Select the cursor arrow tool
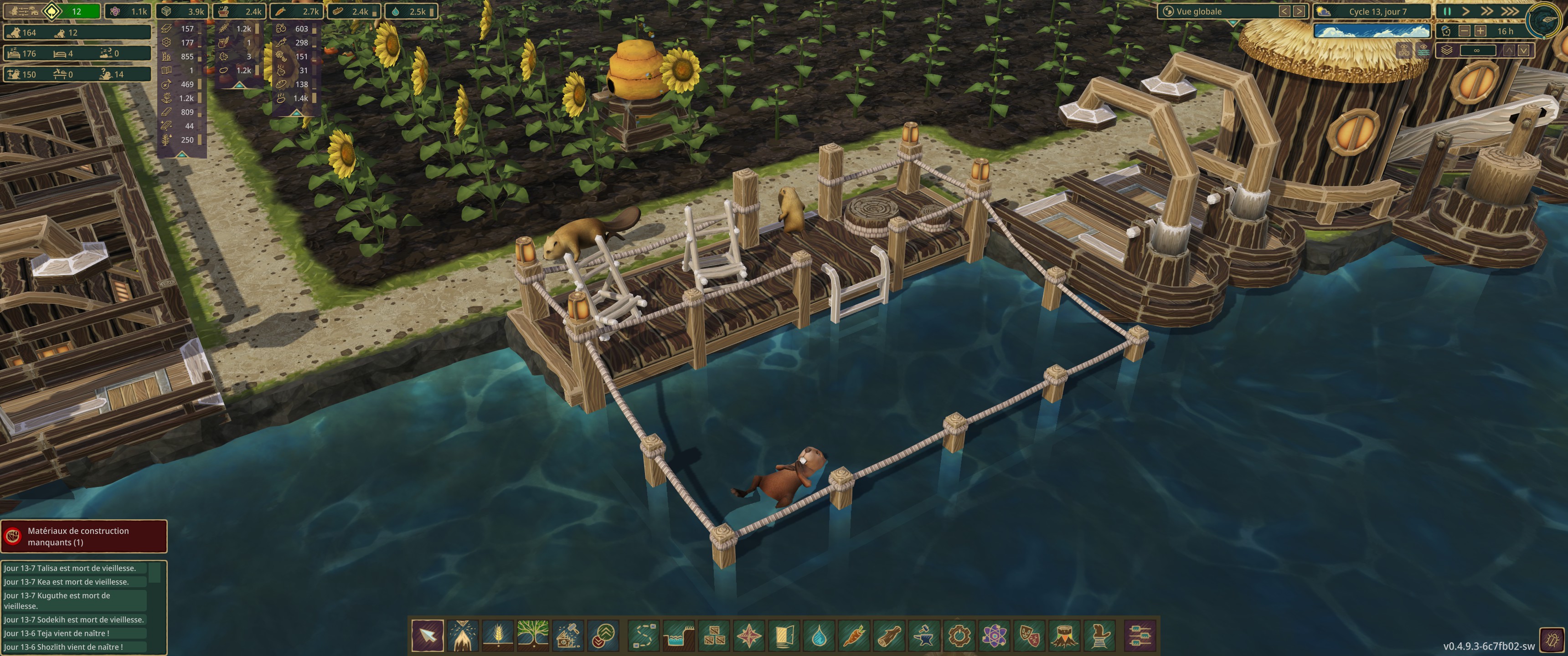The width and height of the screenshot is (1568, 656). pyautogui.click(x=428, y=635)
